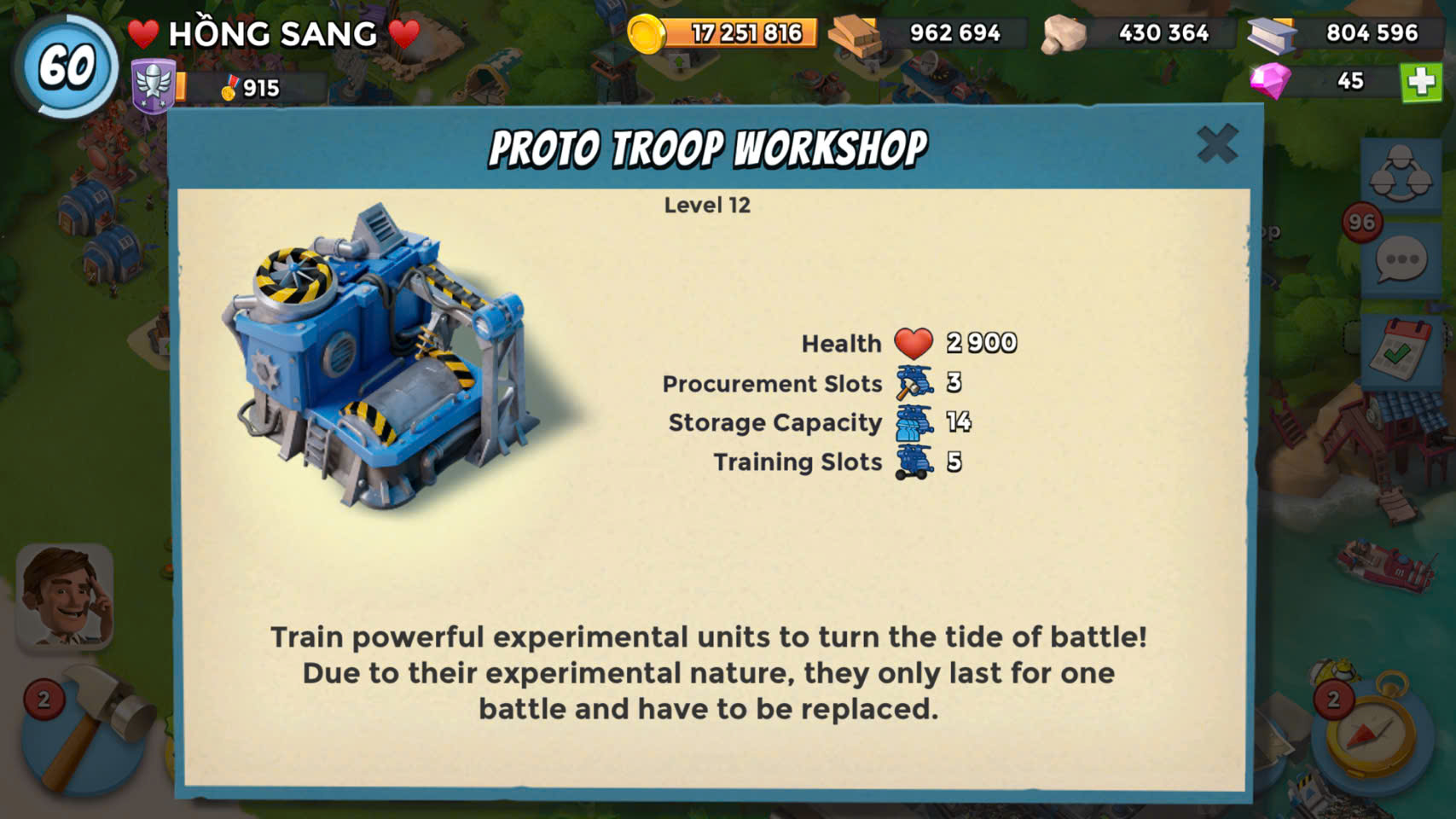View the level 60 player profile badge

[x=66, y=66]
